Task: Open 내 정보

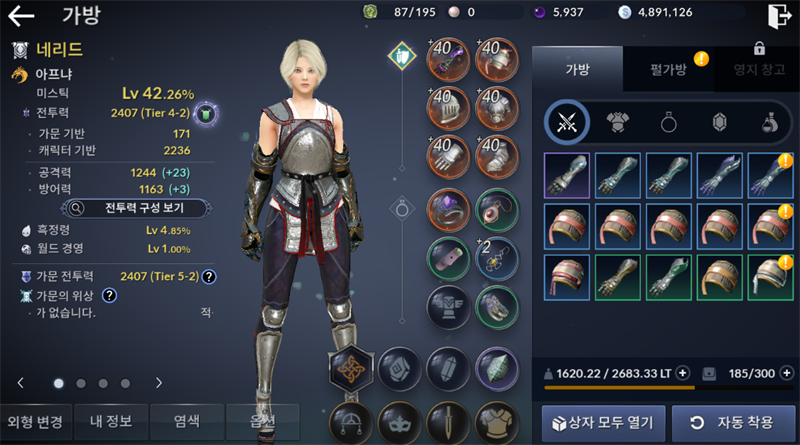Action: click(111, 421)
